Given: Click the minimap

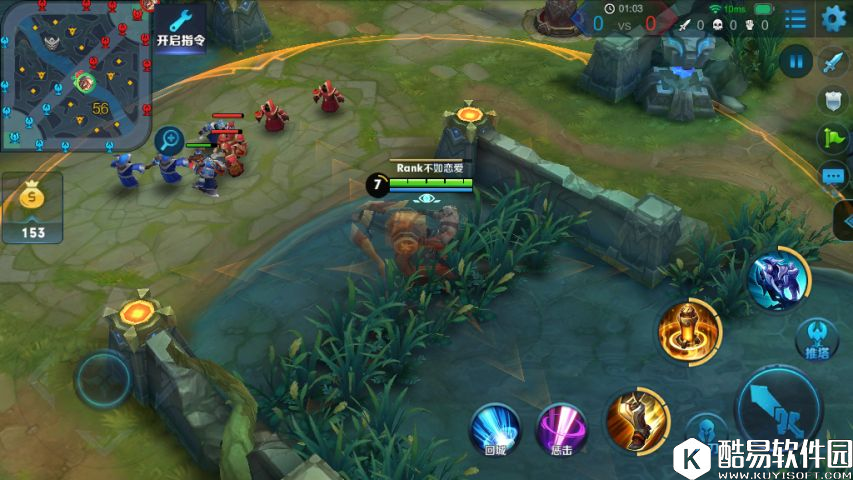Looking at the screenshot, I should tap(75, 76).
